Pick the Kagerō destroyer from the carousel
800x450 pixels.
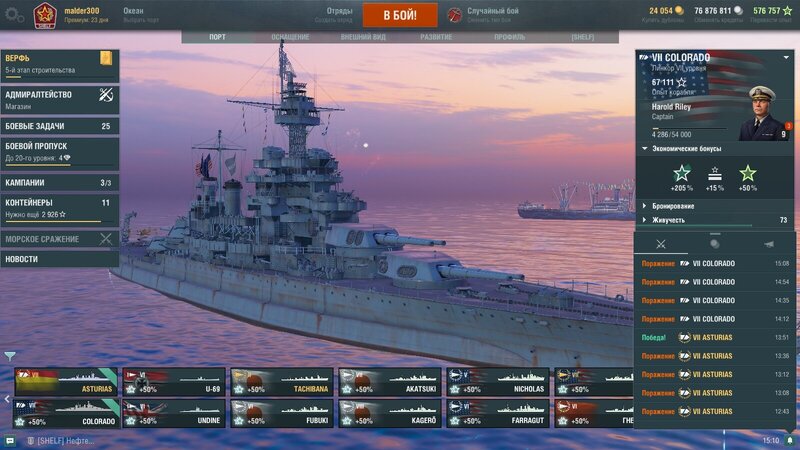click(389, 413)
